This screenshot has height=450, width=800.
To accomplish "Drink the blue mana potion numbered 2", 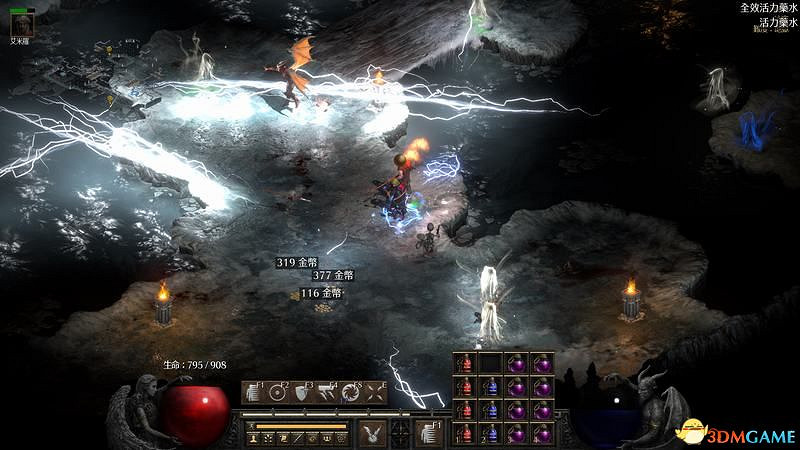I will (x=490, y=434).
